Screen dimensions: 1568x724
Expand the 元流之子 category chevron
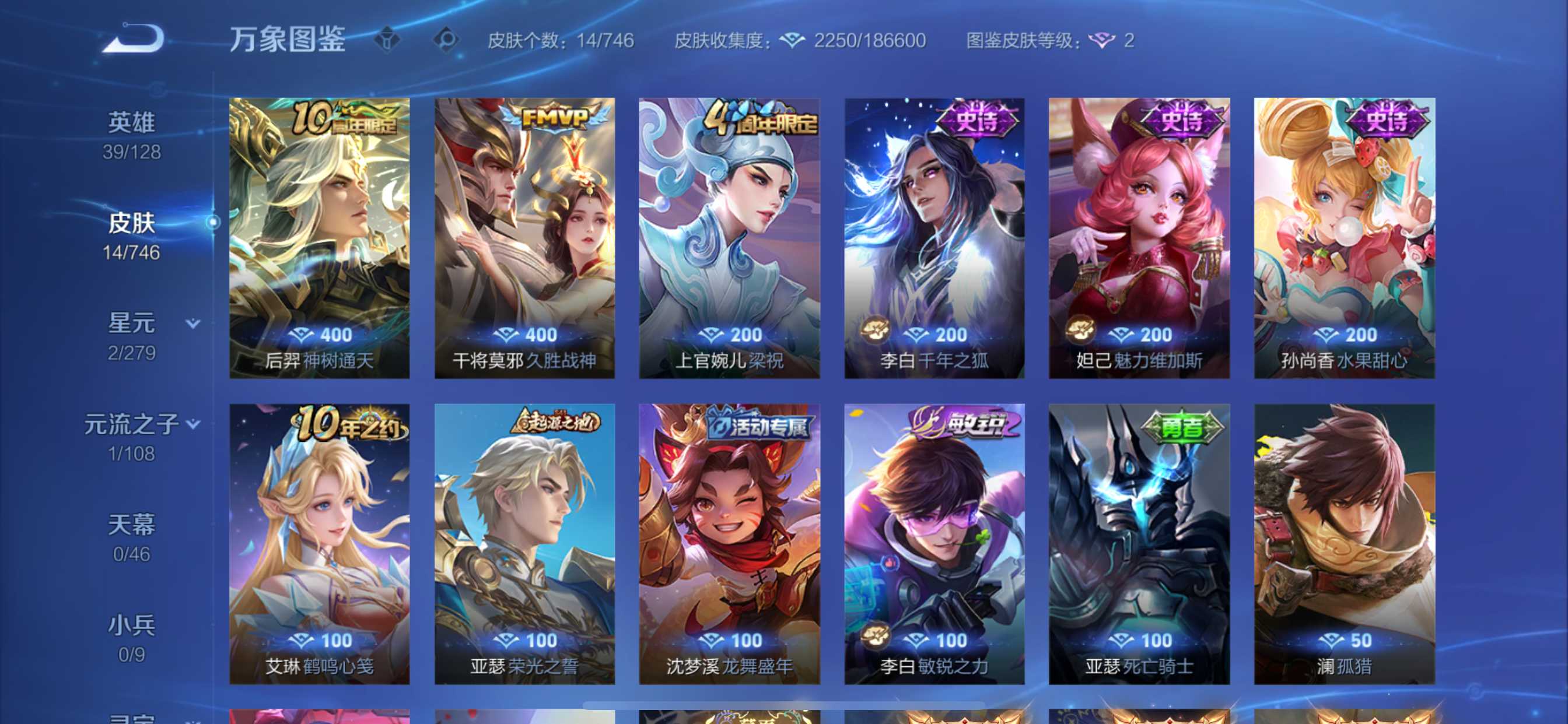click(x=192, y=425)
